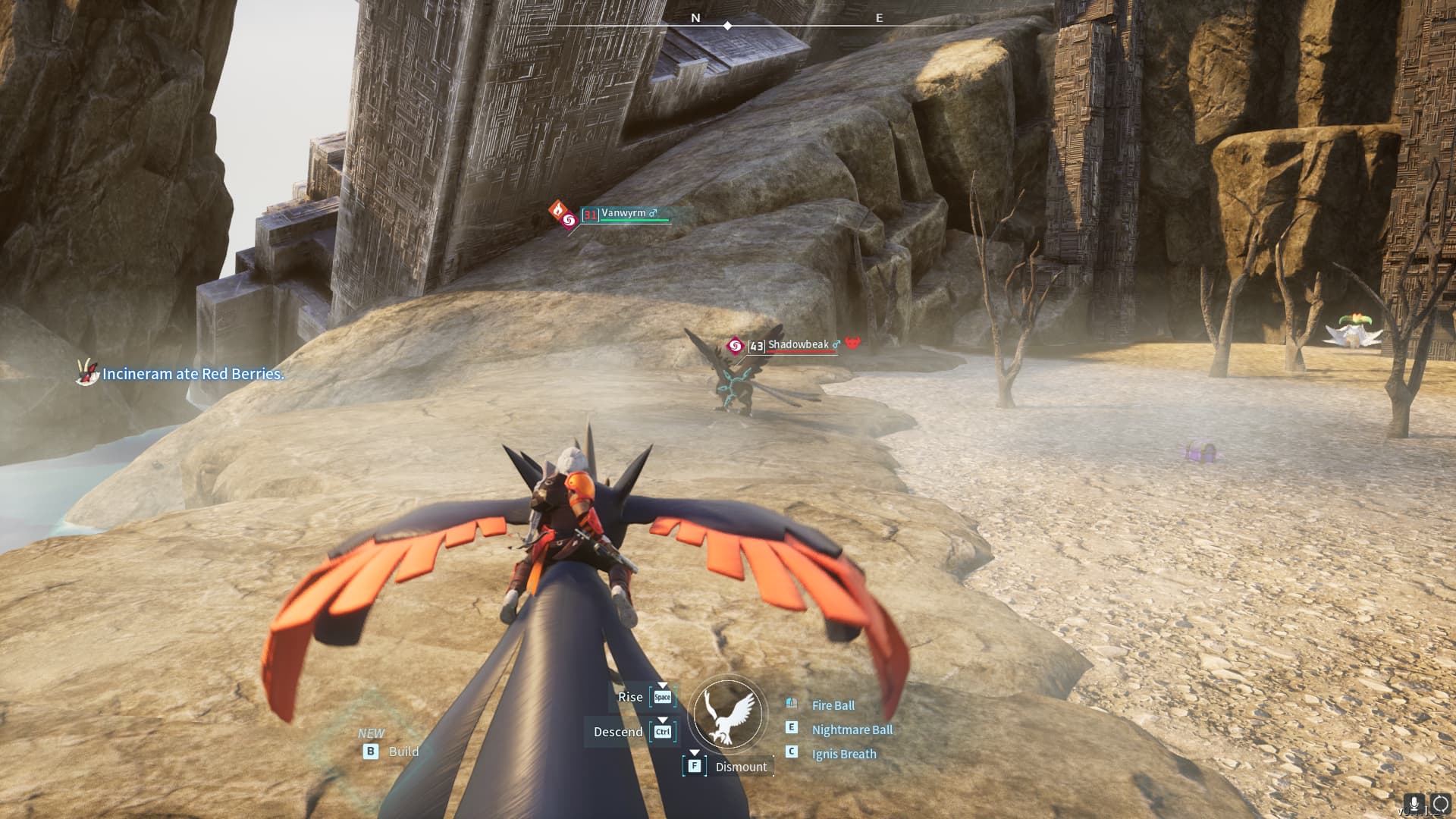Select the Shadowbeak nameplate
This screenshot has width=1456, height=819.
coord(799,345)
